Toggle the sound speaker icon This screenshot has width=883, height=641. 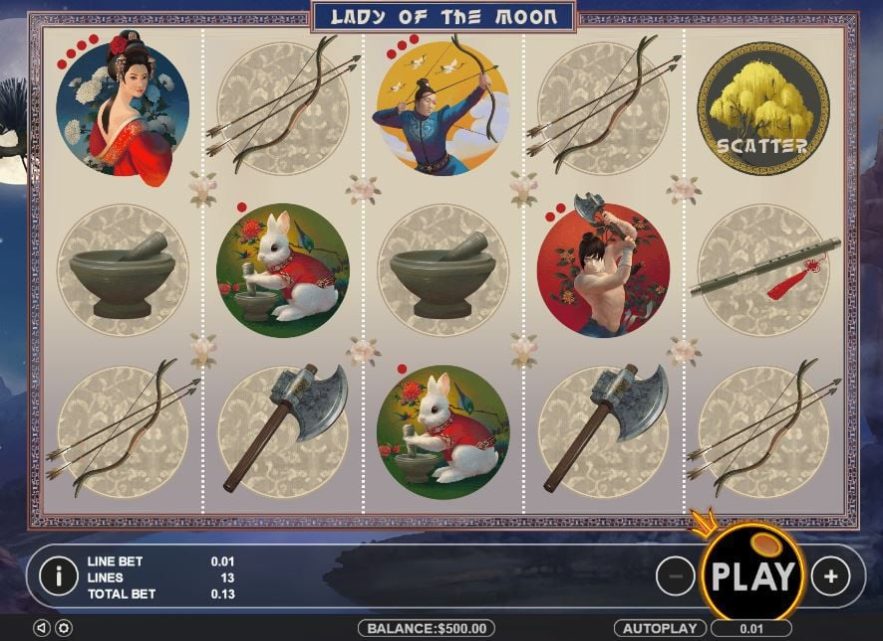[x=42, y=628]
